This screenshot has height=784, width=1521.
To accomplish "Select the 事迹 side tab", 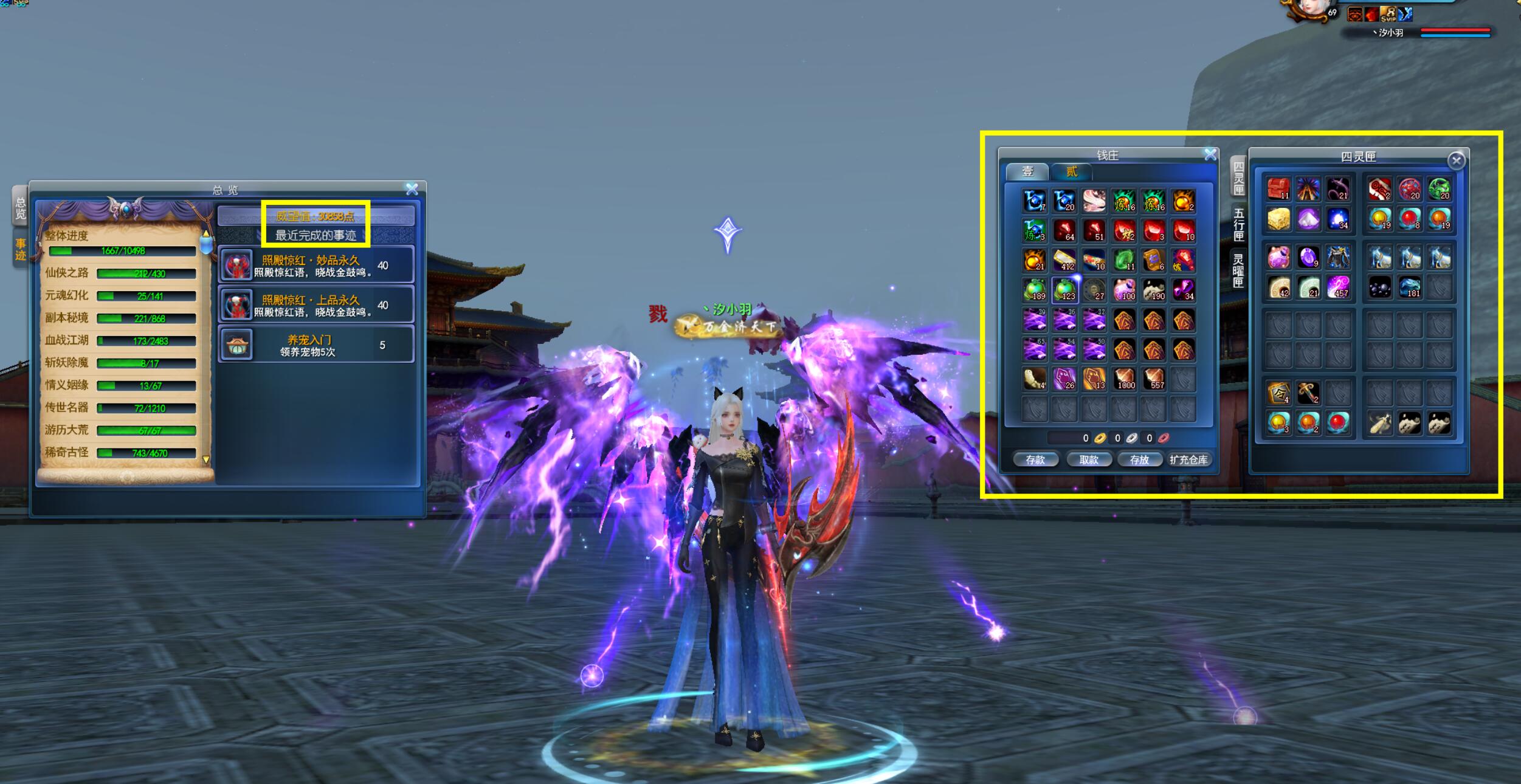I will (21, 250).
